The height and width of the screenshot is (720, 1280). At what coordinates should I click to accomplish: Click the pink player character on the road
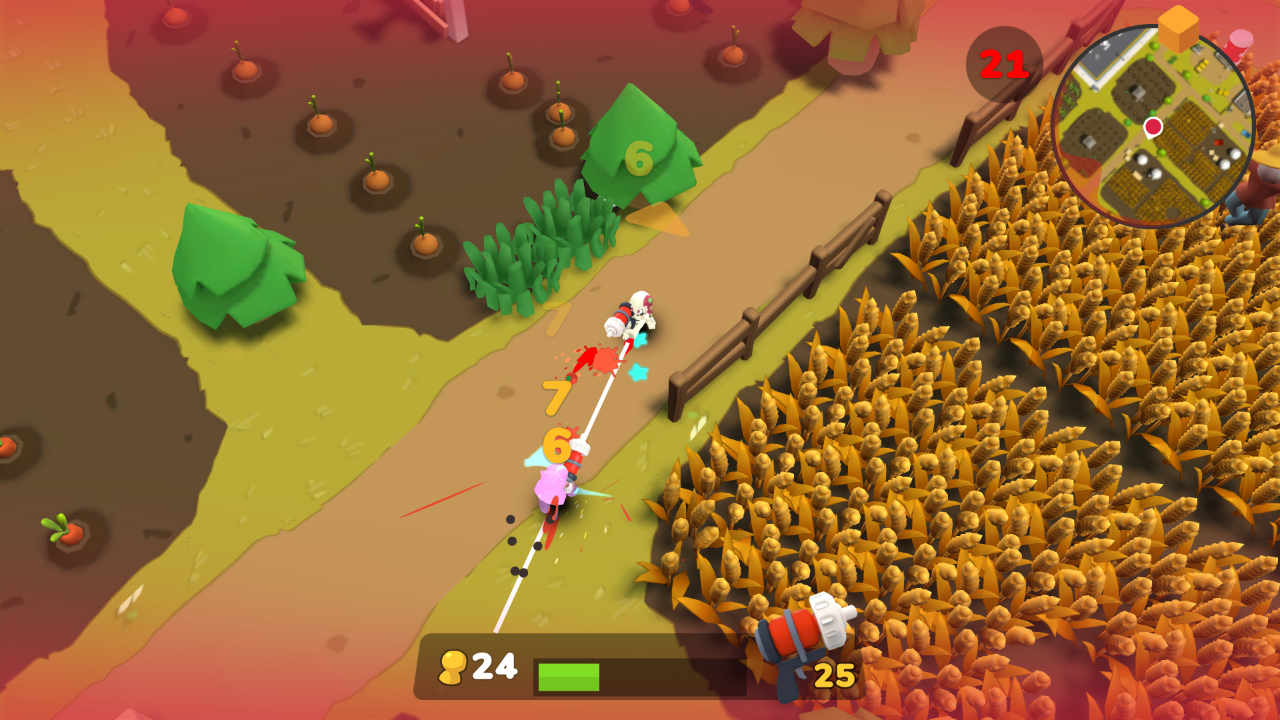pyautogui.click(x=550, y=490)
